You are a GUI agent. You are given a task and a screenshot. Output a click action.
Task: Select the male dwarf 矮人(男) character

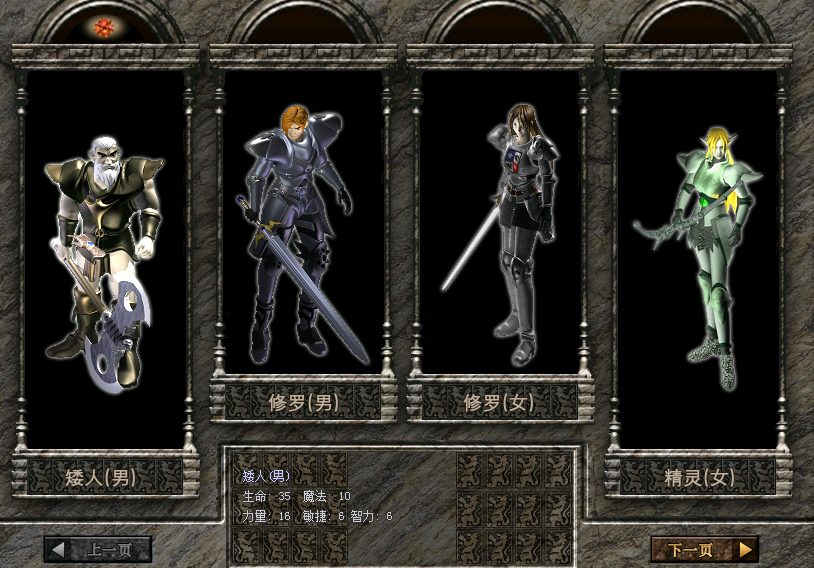(x=104, y=260)
